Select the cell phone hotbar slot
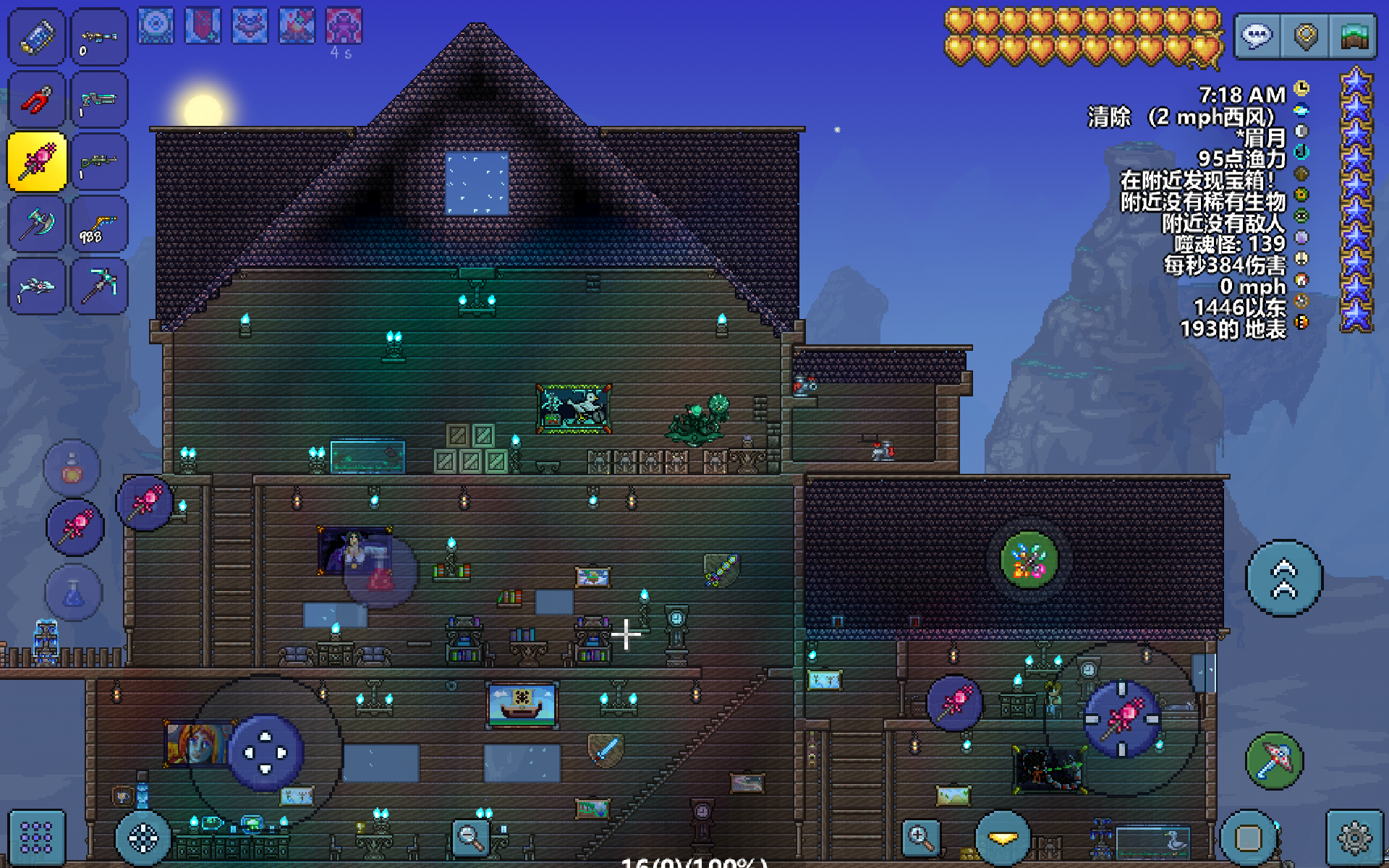Image resolution: width=1389 pixels, height=868 pixels. tap(36, 37)
